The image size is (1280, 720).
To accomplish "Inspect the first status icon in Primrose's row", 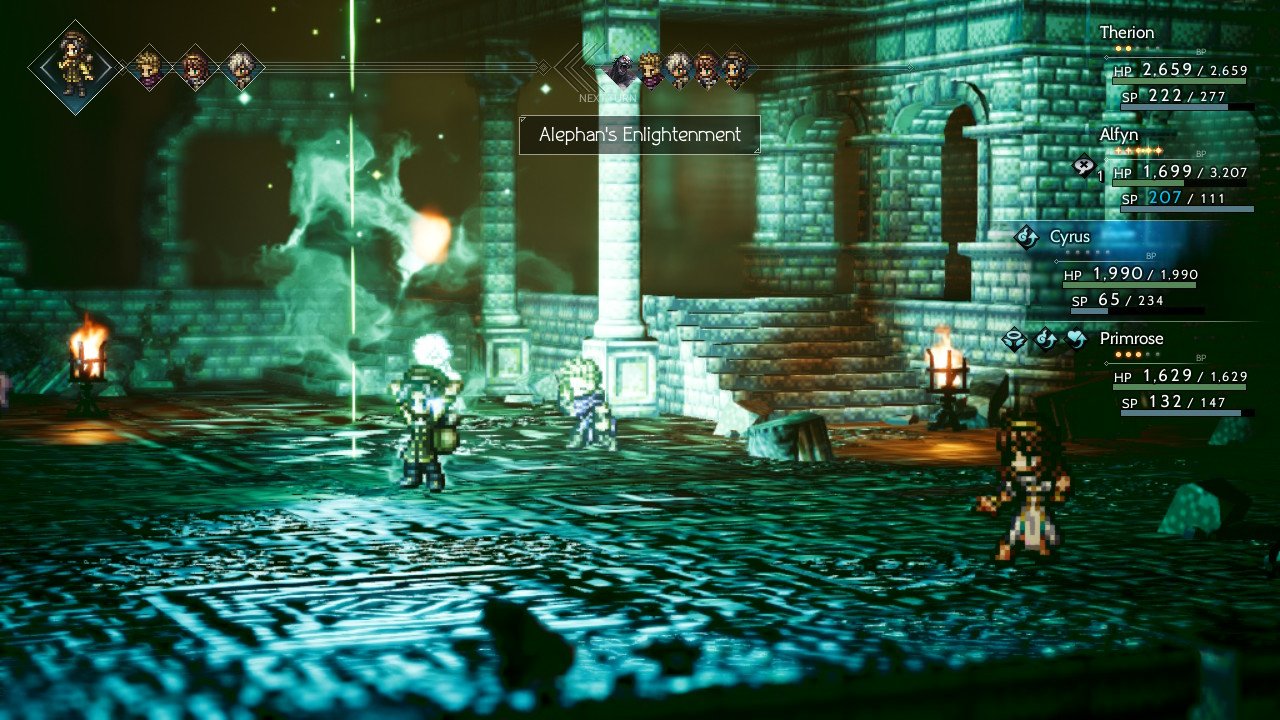I will [x=1014, y=340].
